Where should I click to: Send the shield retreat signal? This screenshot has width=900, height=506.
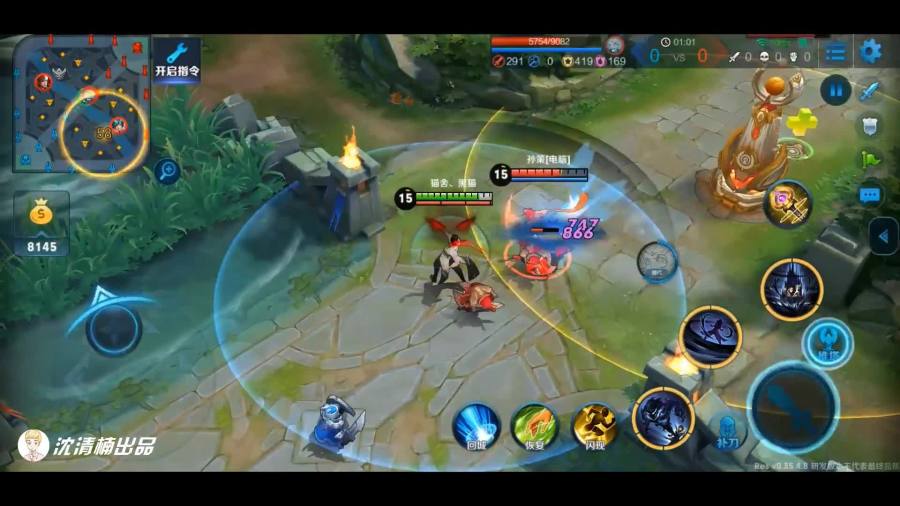tap(870, 125)
